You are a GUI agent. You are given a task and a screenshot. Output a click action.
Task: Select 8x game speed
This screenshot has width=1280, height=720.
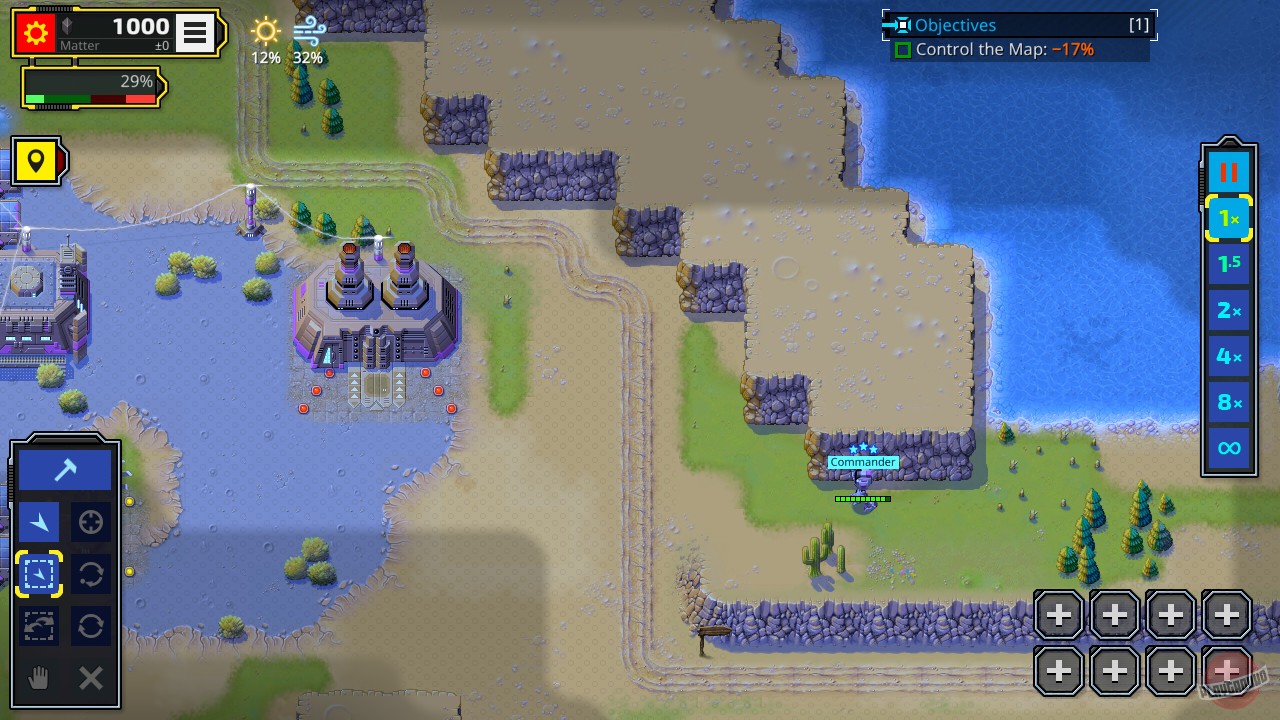click(x=1228, y=402)
